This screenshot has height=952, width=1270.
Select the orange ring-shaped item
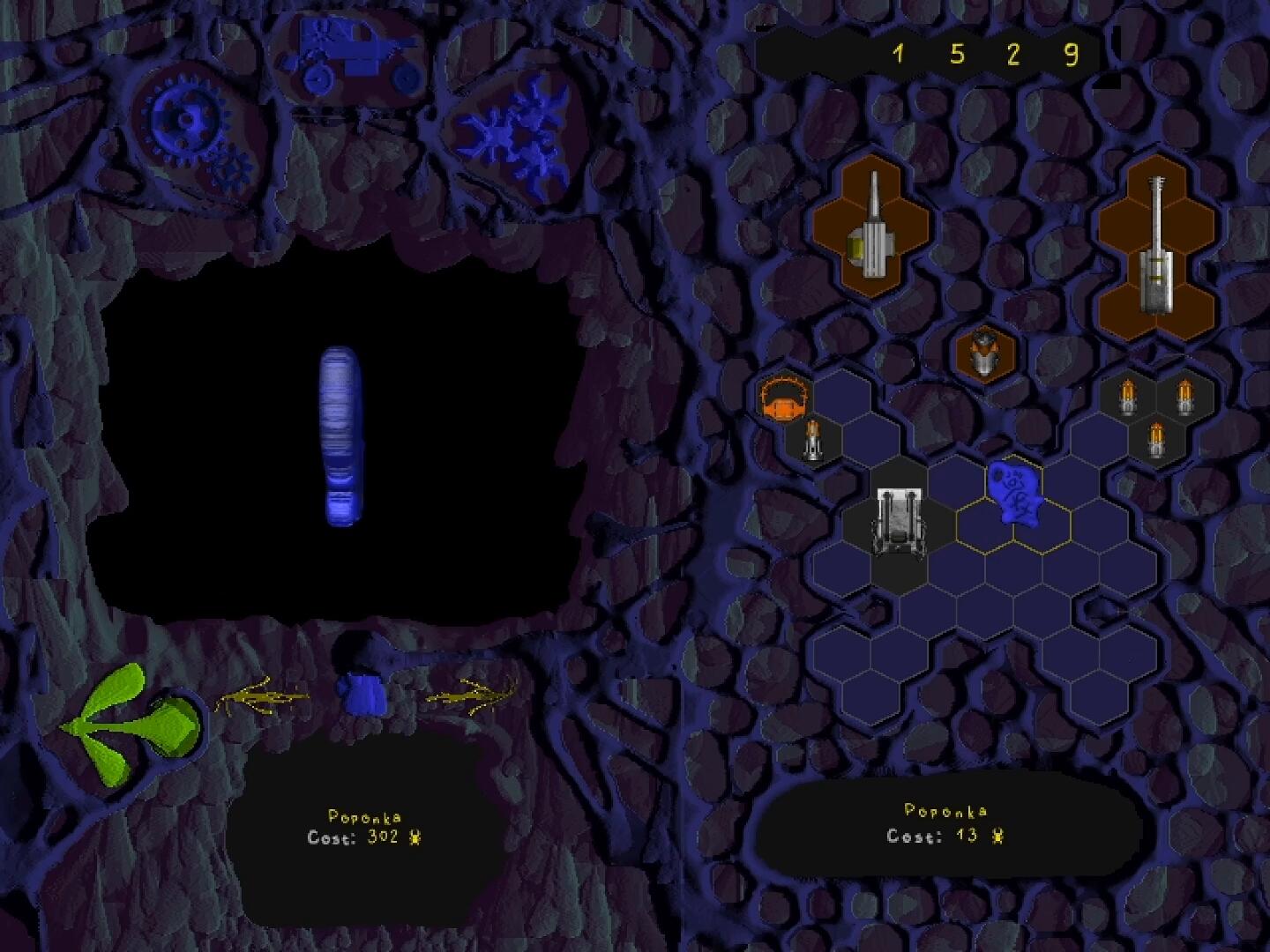pyautogui.click(x=784, y=398)
